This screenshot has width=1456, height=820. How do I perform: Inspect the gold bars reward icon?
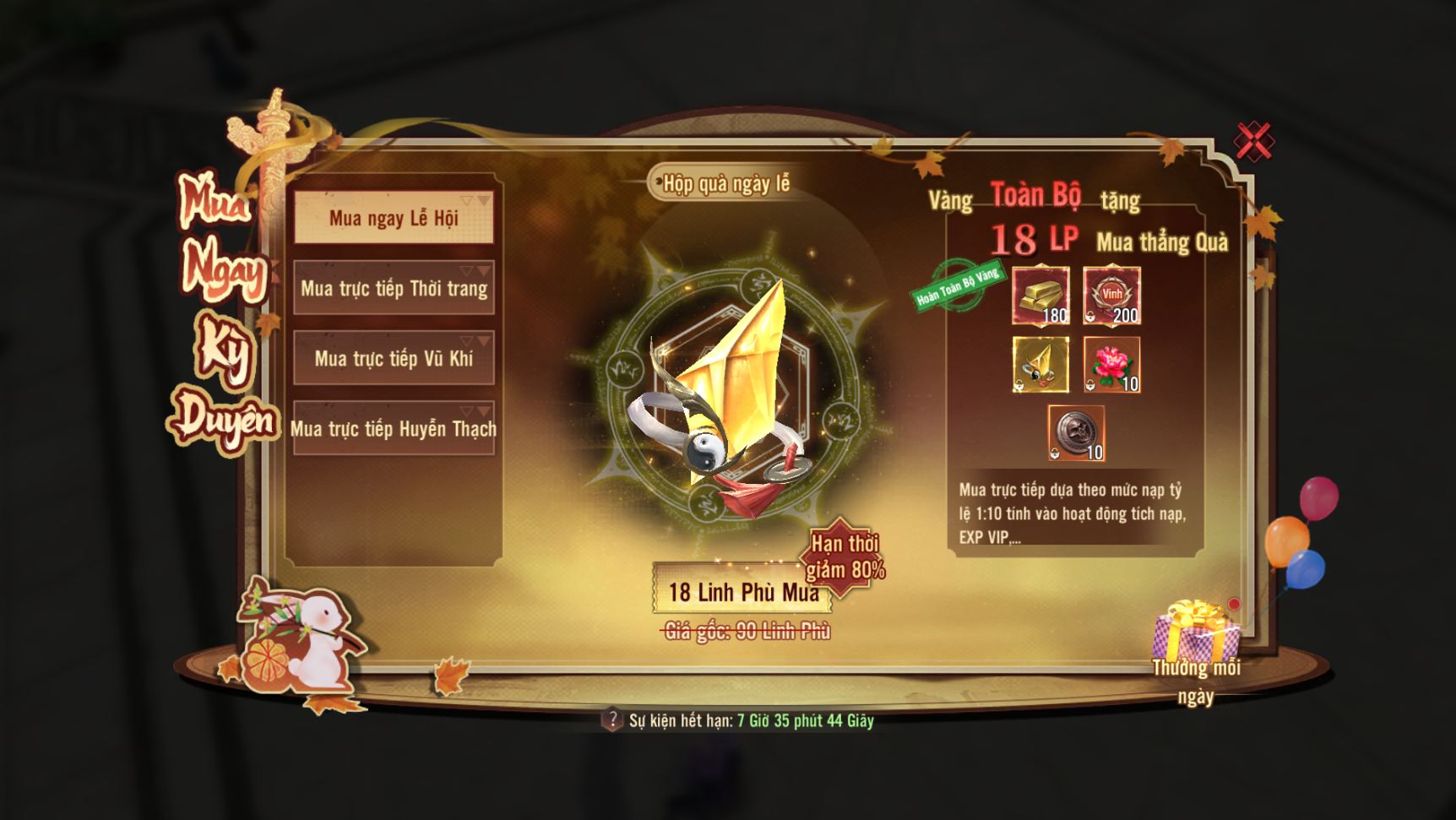[1041, 296]
